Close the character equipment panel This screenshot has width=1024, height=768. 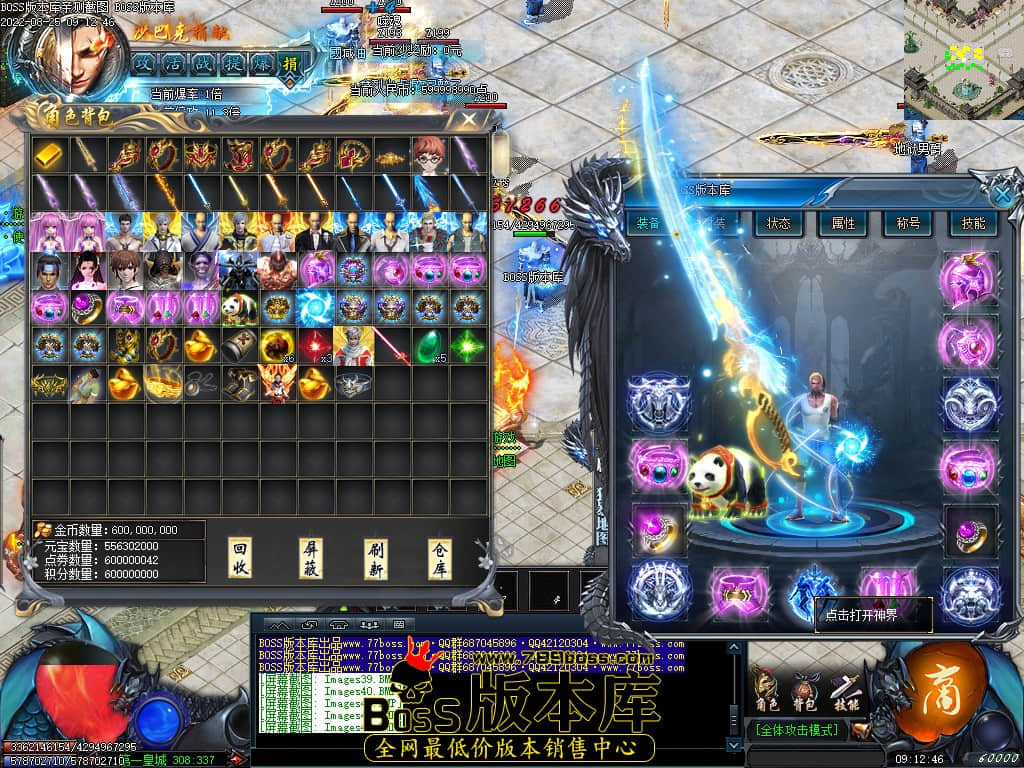coord(1003,193)
